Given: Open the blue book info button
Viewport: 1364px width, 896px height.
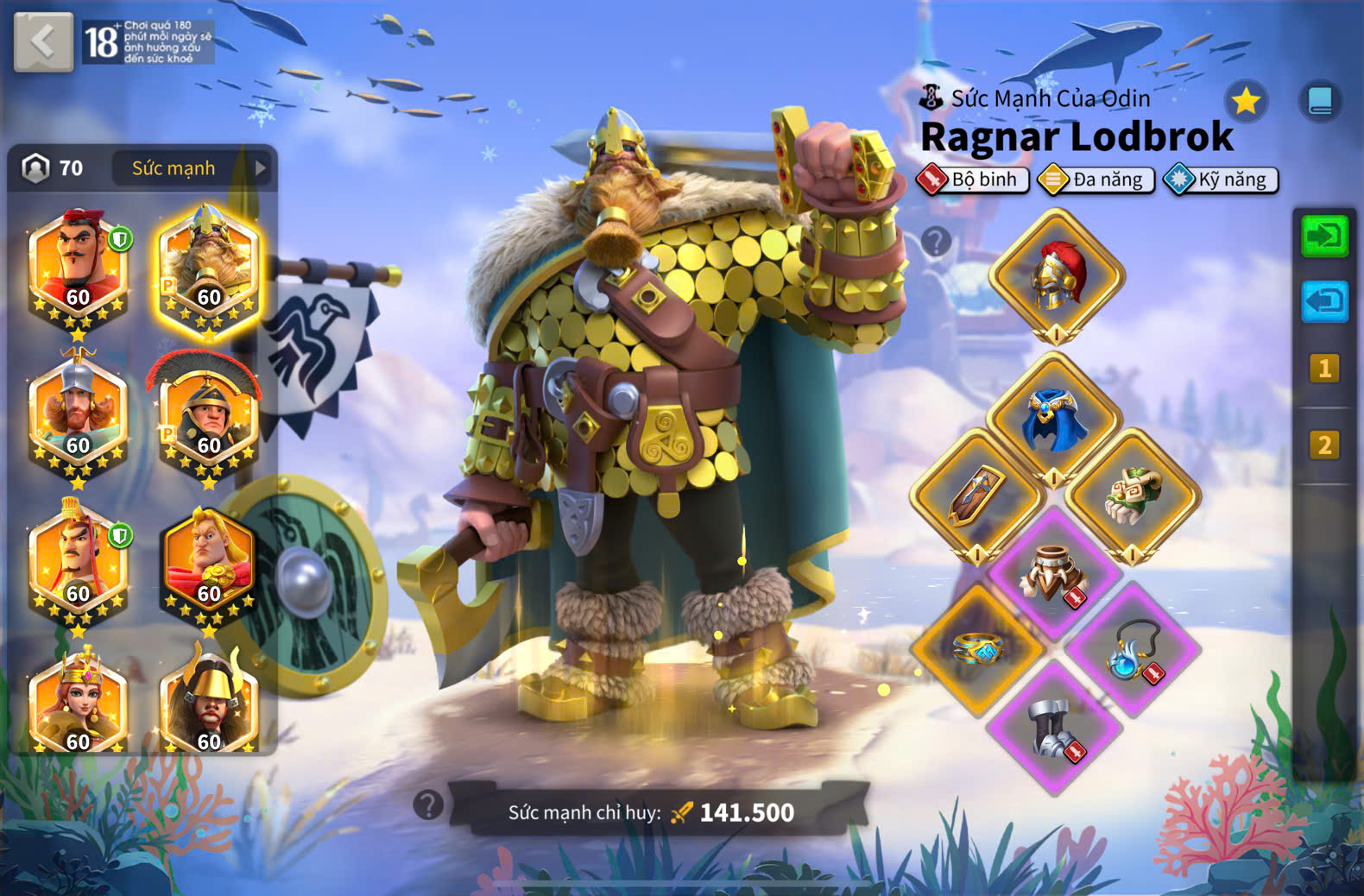Looking at the screenshot, I should coord(1320,102).
